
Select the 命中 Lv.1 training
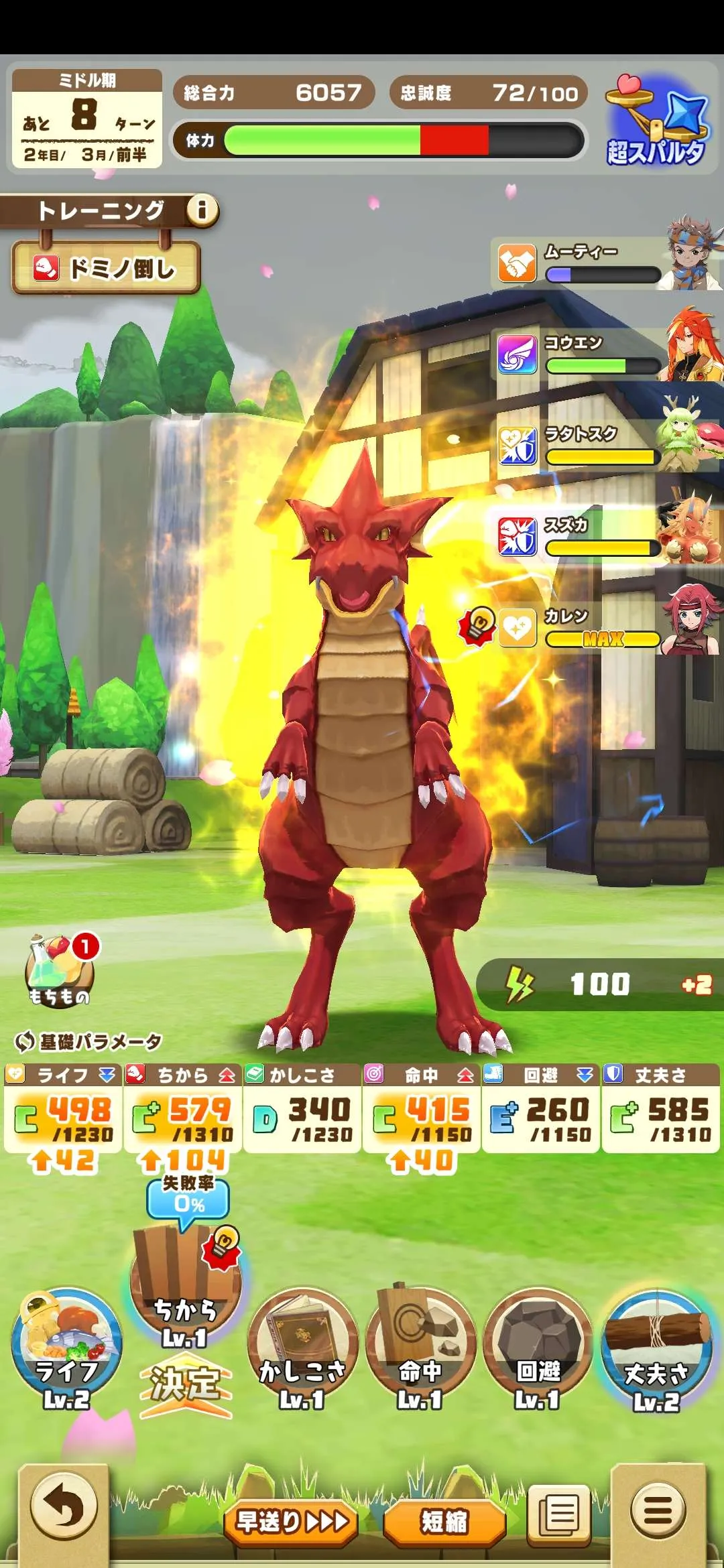click(x=420, y=1347)
